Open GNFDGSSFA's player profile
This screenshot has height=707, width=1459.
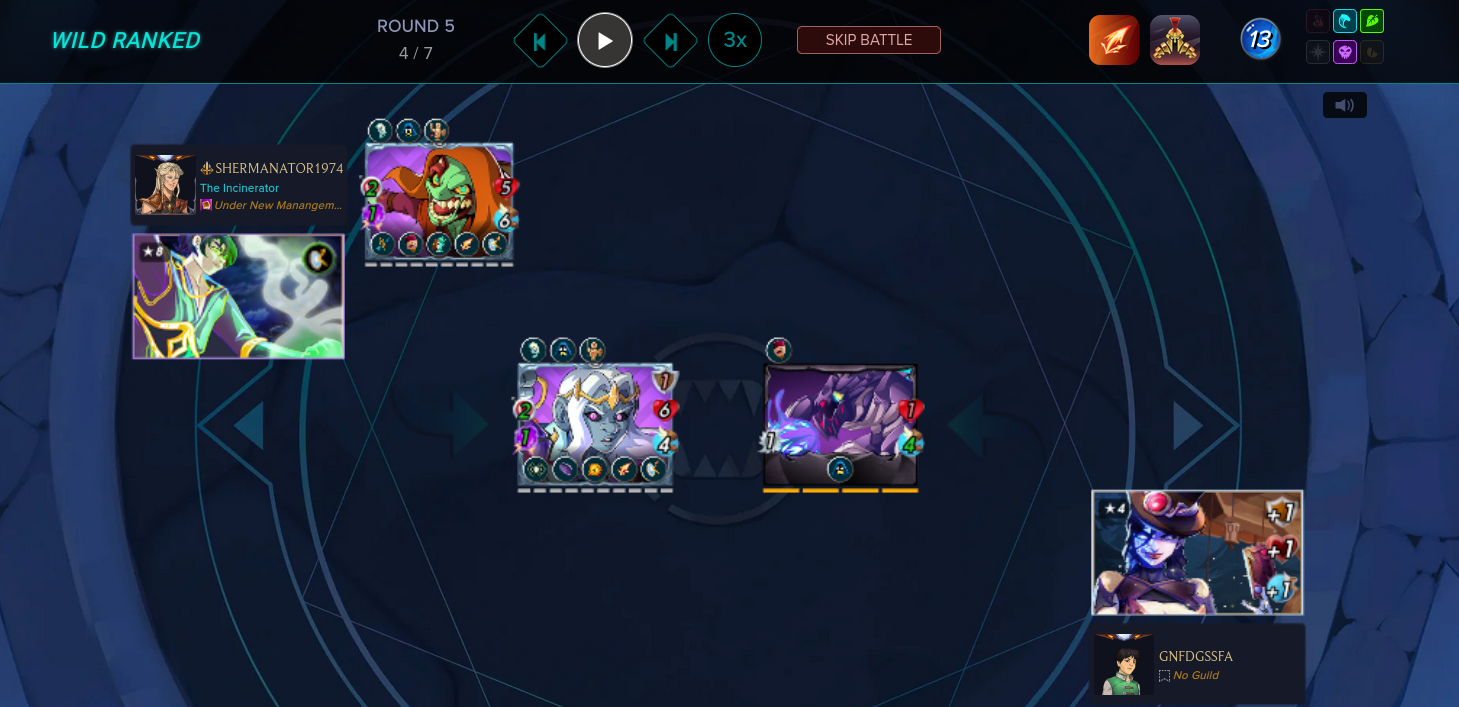click(x=1195, y=656)
